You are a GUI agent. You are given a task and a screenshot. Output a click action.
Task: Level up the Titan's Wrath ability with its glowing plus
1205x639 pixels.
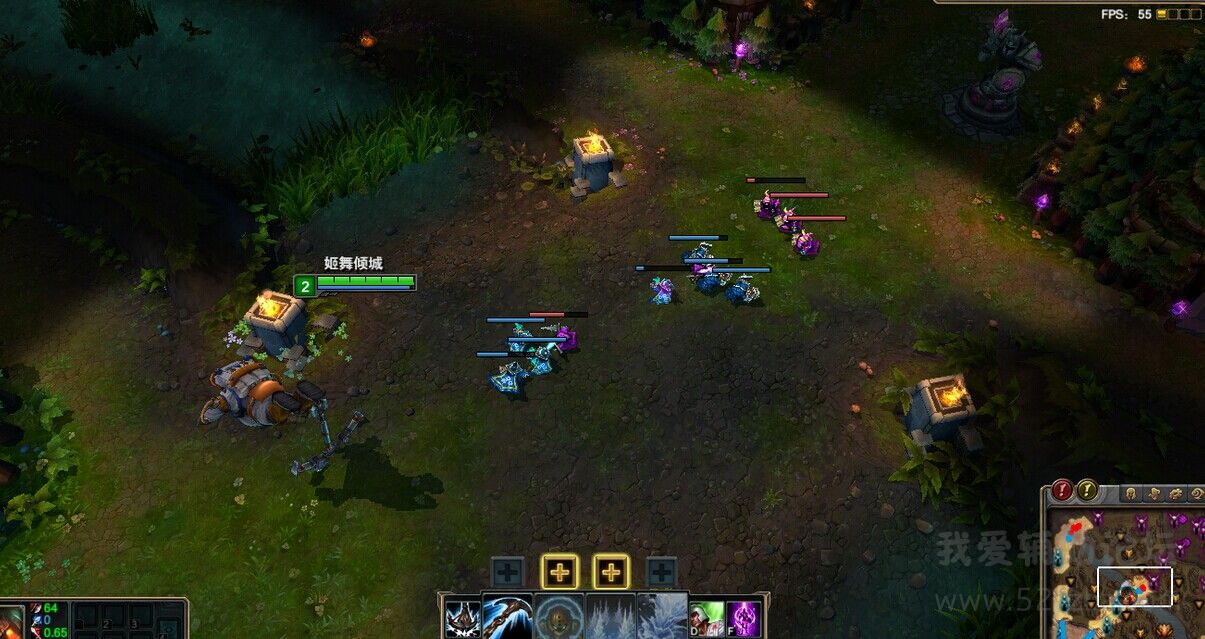click(560, 573)
